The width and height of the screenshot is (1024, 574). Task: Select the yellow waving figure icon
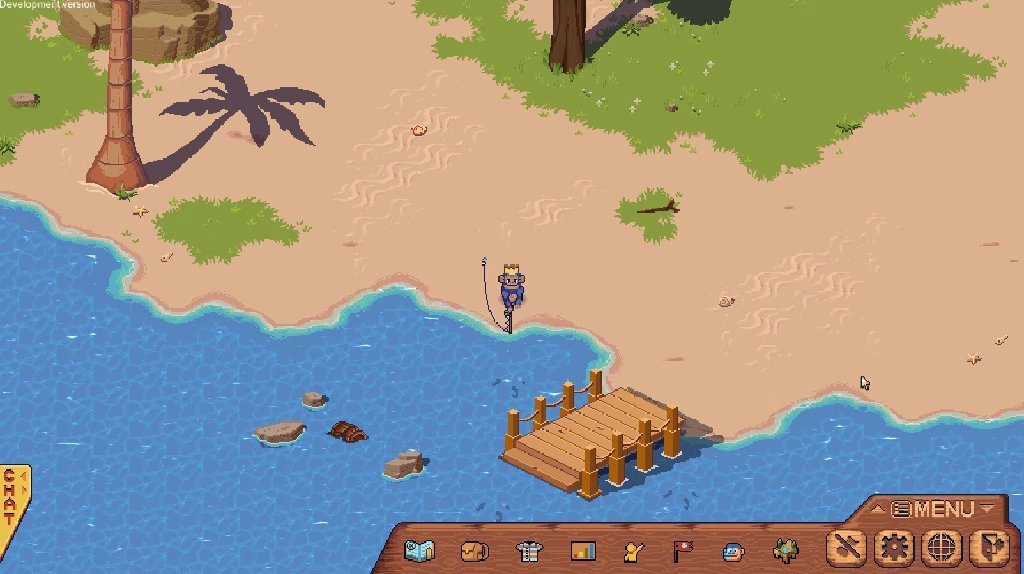tap(632, 550)
